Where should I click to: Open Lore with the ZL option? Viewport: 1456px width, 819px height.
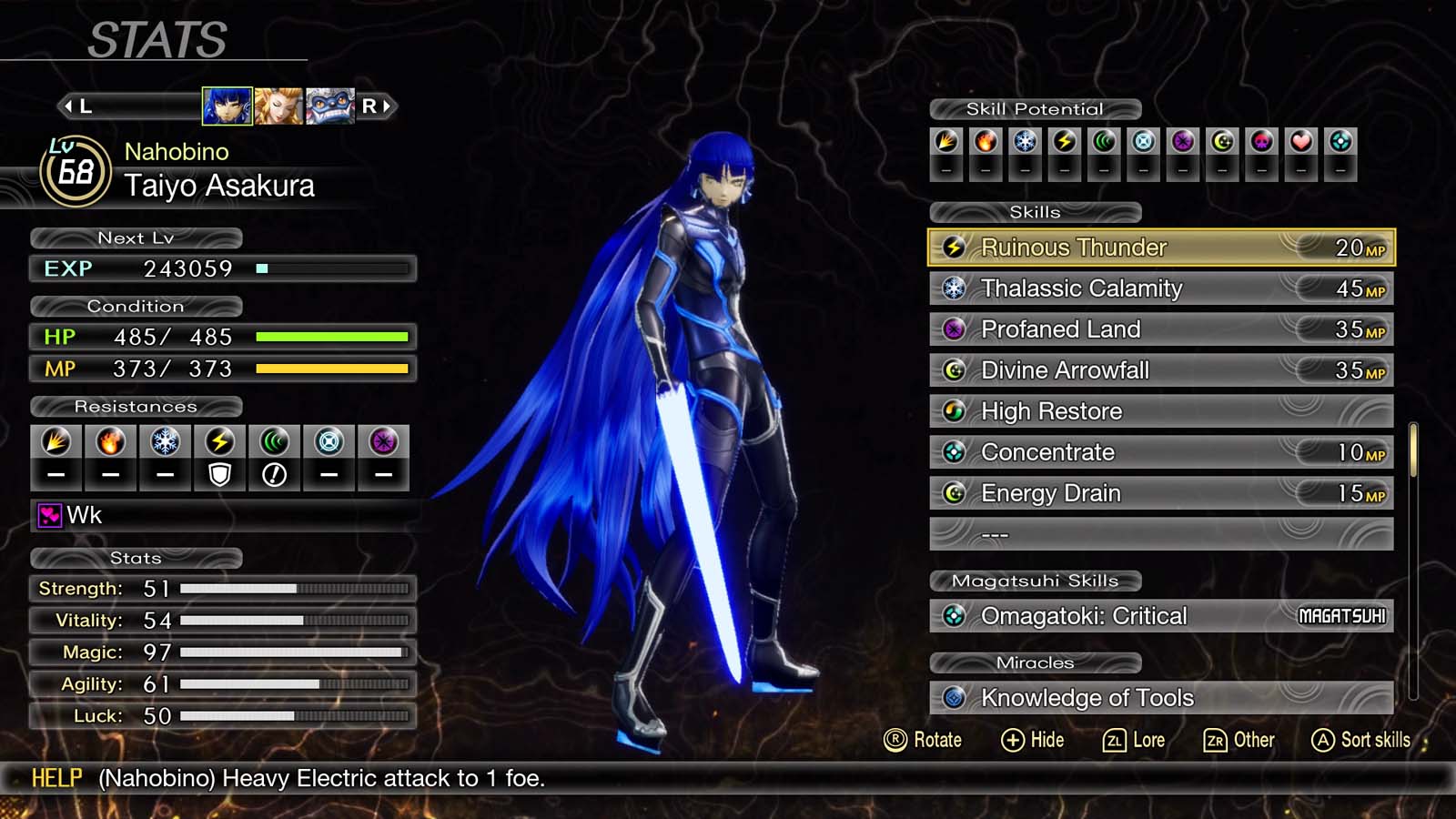point(1135,740)
